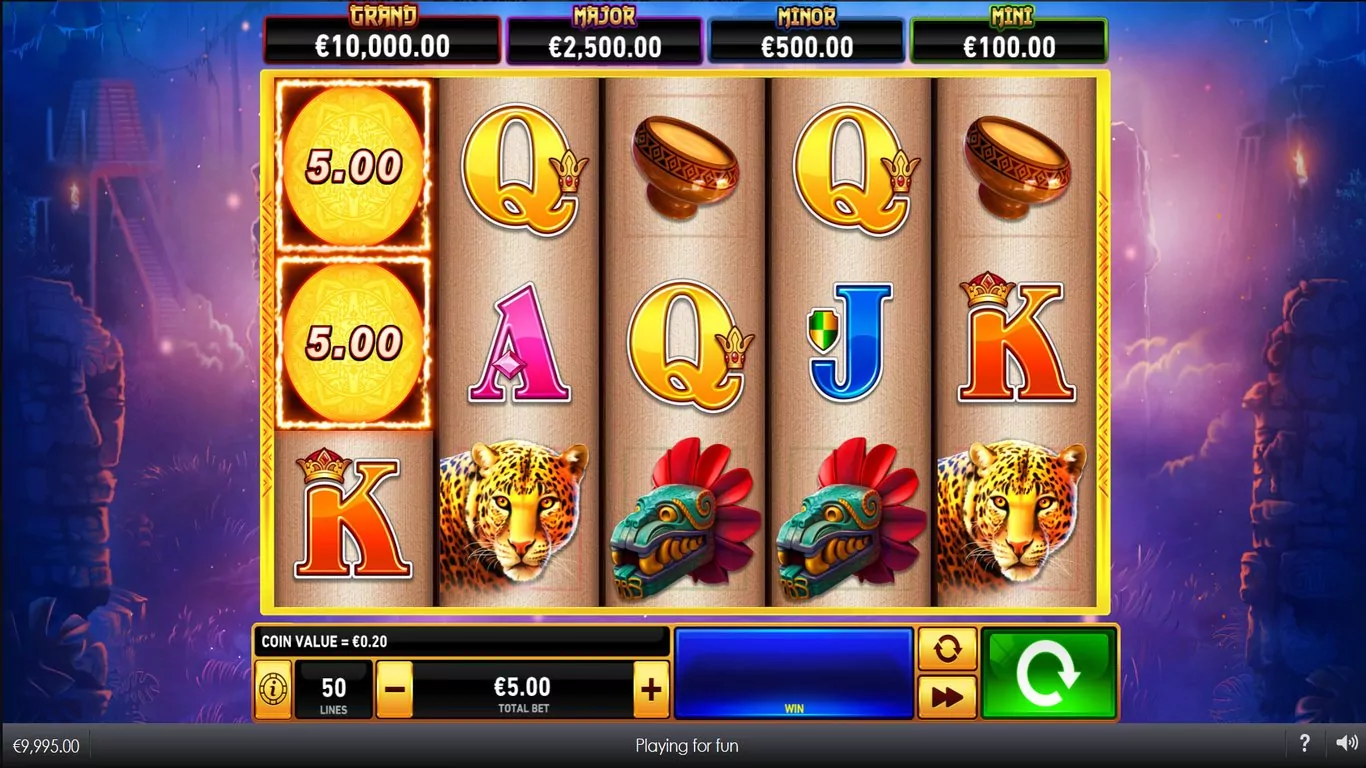The image size is (1366, 768).
Task: Open the paytable info button
Action: (x=273, y=689)
